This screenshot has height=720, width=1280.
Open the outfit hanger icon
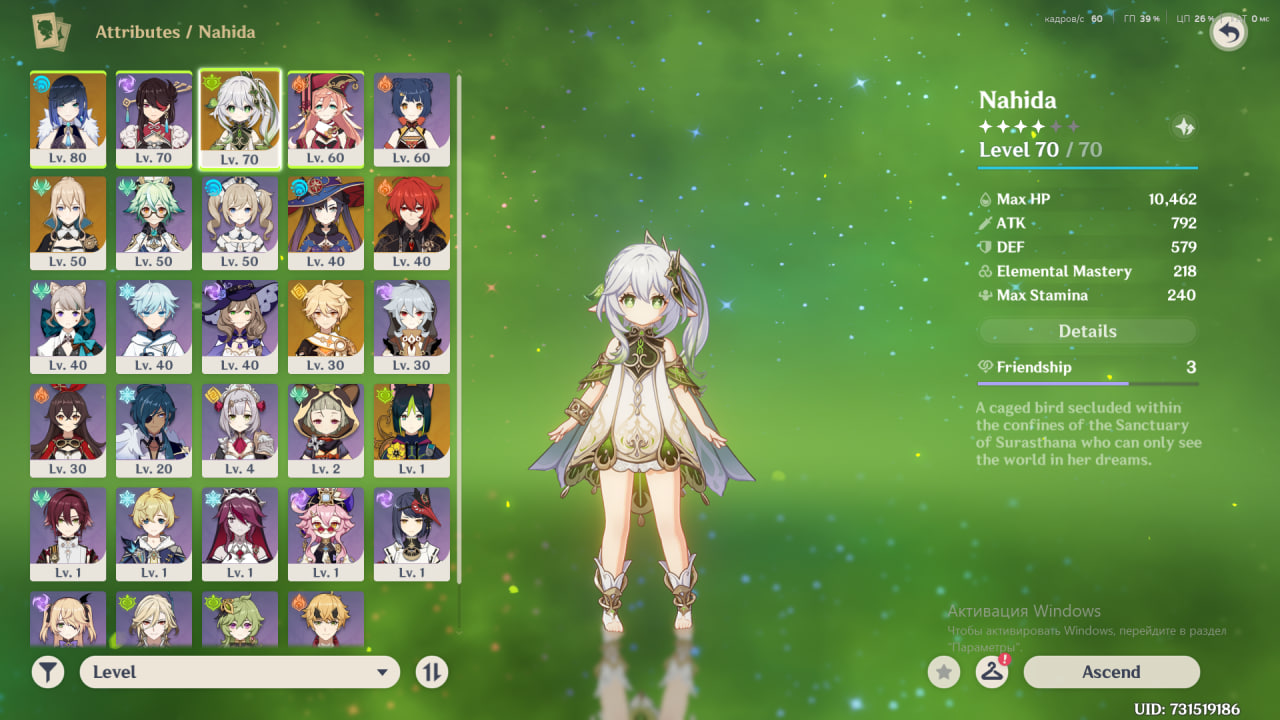pyautogui.click(x=991, y=672)
